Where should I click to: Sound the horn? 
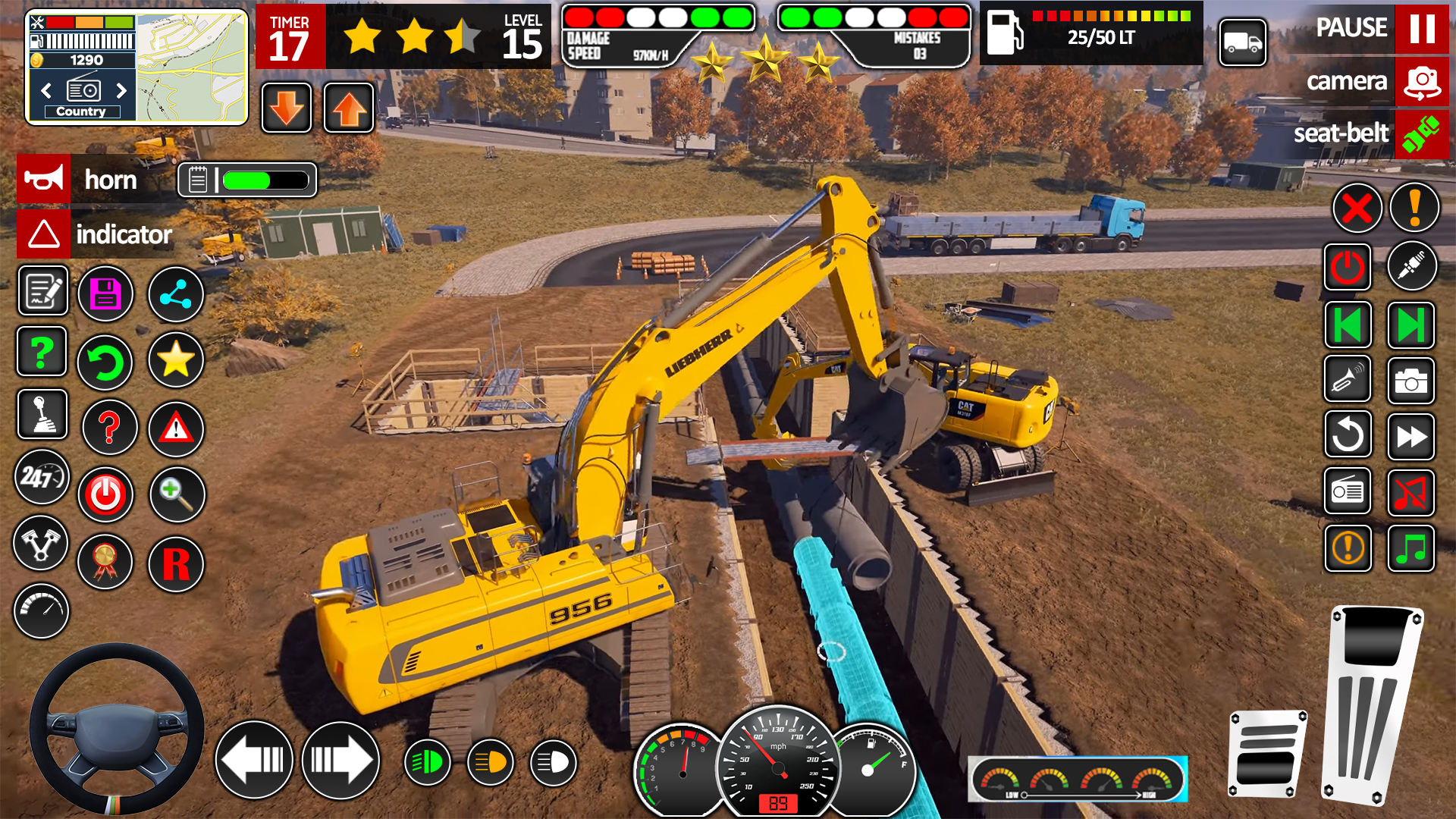point(44,180)
